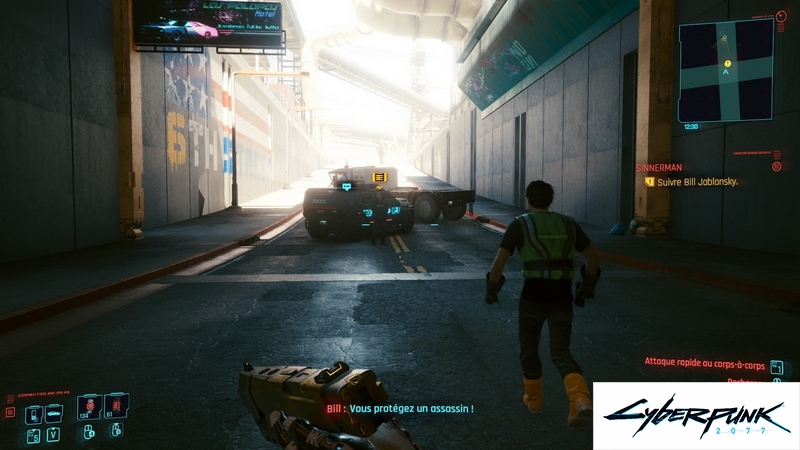
Task: Select the objective Suivre Bill Jablonsky
Action: click(697, 182)
